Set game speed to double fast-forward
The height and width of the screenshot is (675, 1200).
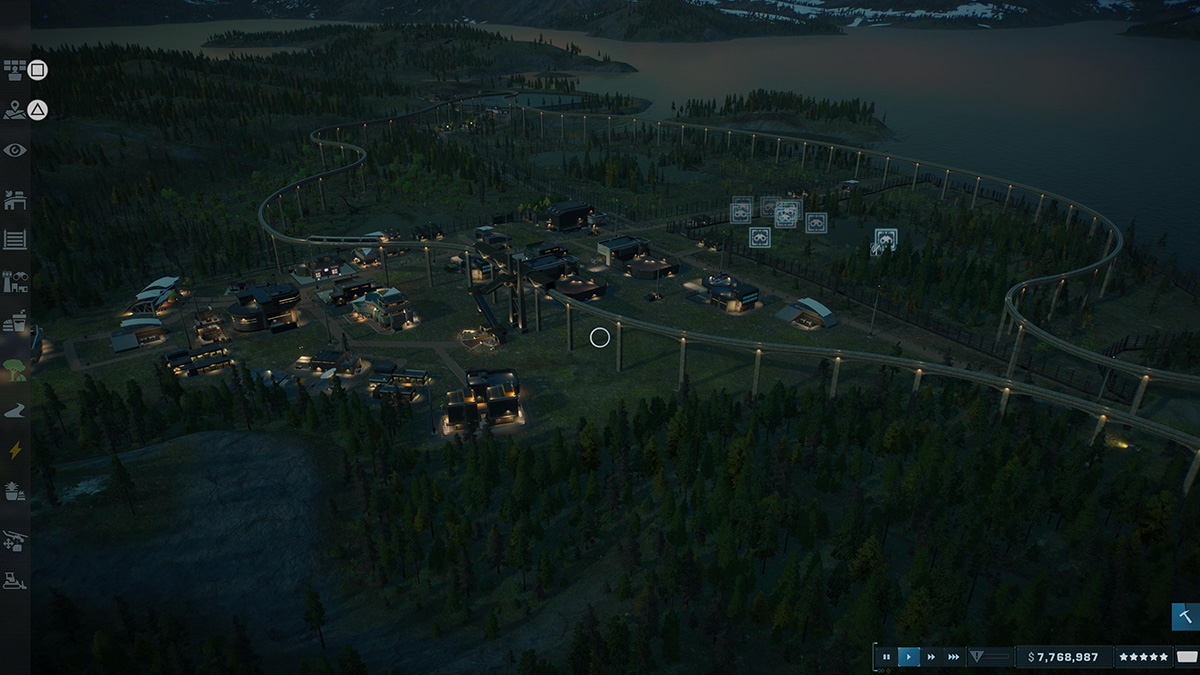point(931,657)
